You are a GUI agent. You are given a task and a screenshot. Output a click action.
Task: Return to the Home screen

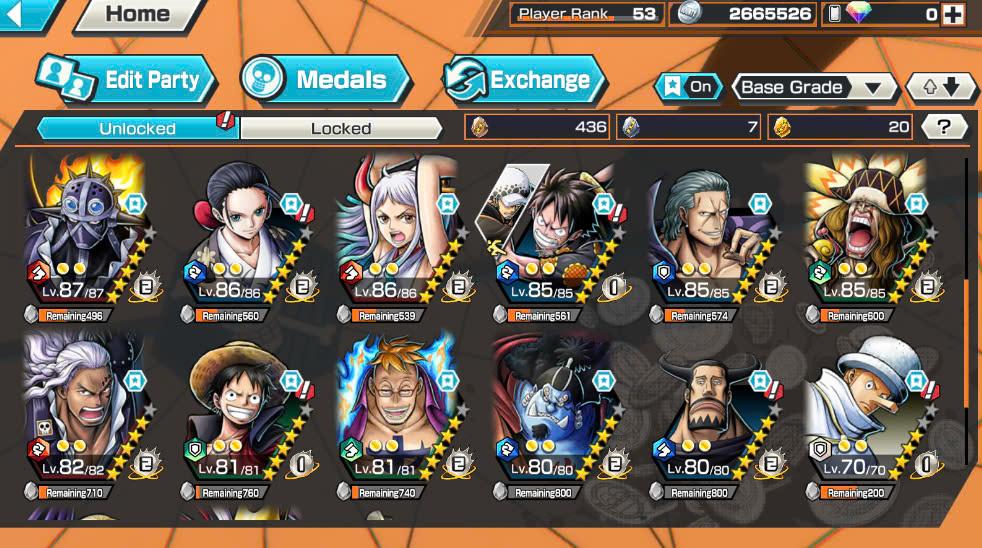pos(137,14)
